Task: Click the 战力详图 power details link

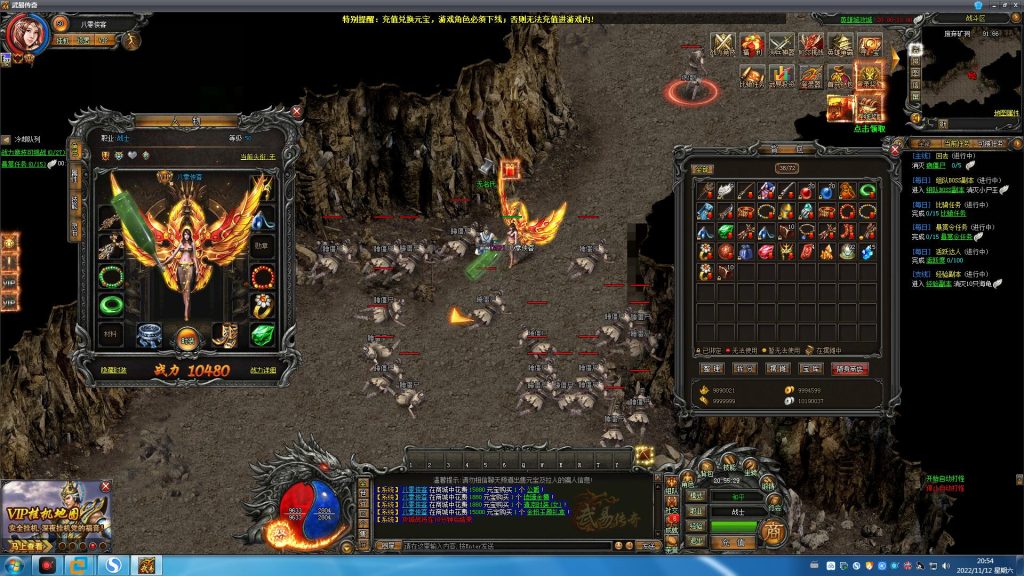Action: 263,370
